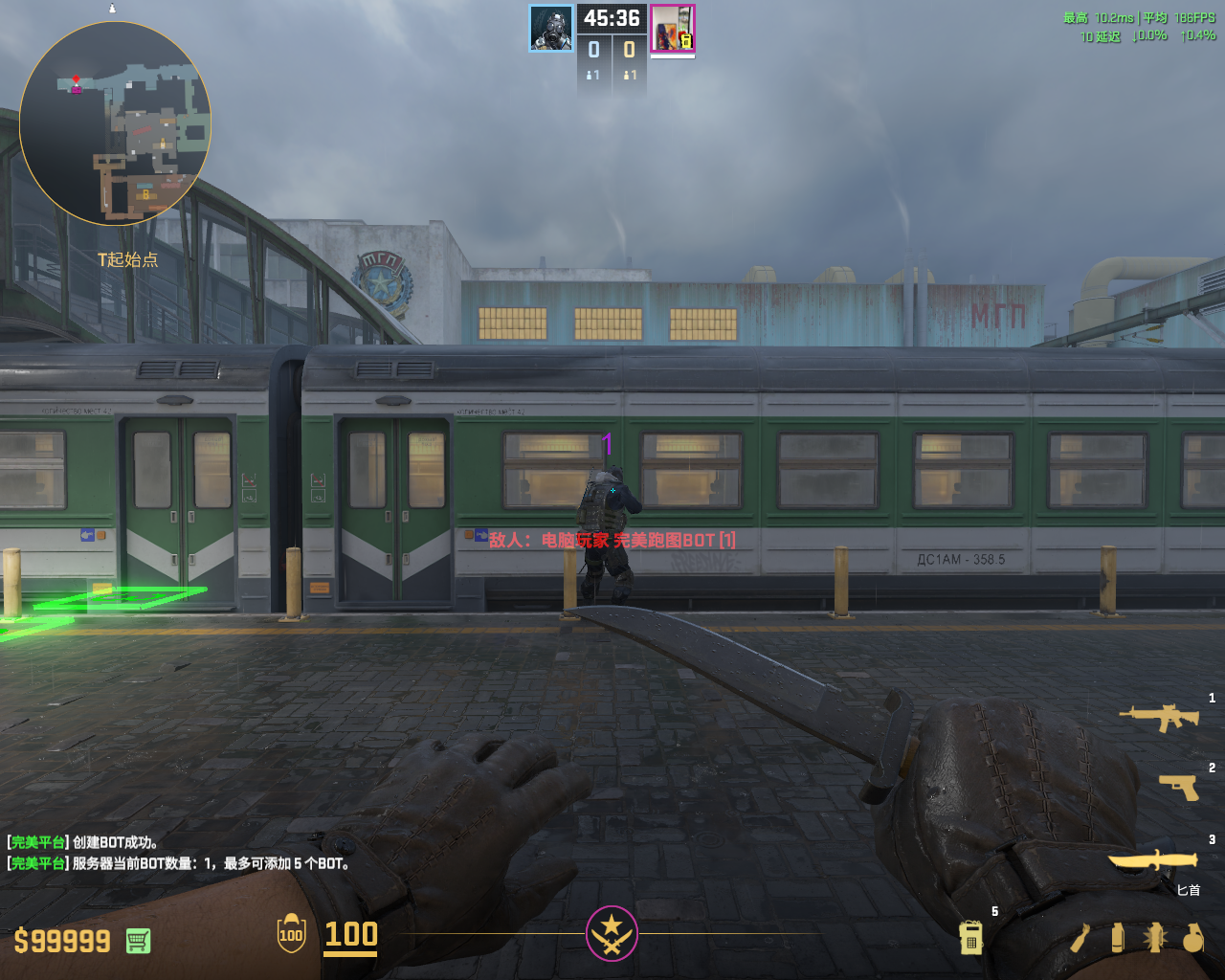Select the HE grenade icon

click(x=1192, y=938)
